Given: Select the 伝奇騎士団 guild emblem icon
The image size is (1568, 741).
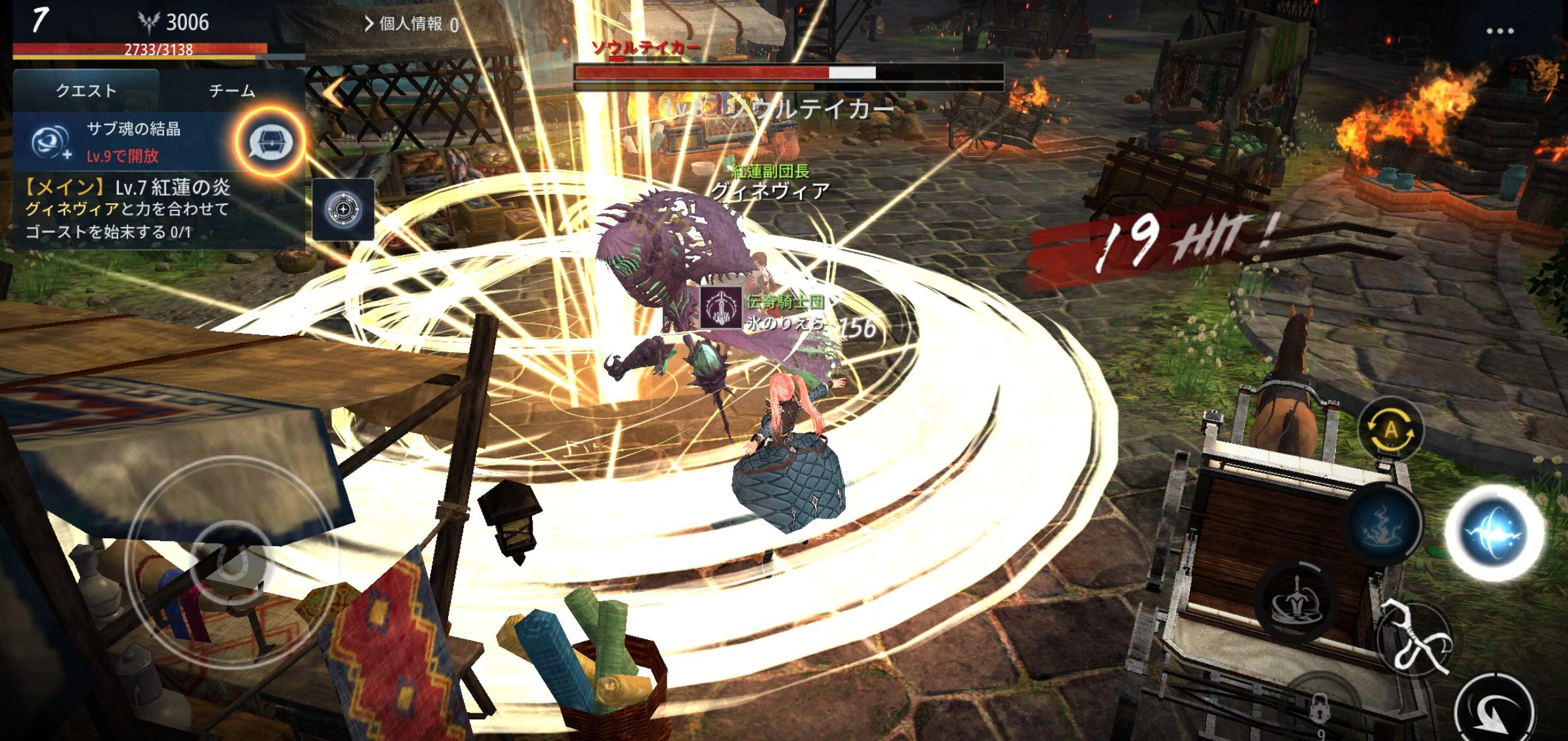Looking at the screenshot, I should tap(720, 307).
